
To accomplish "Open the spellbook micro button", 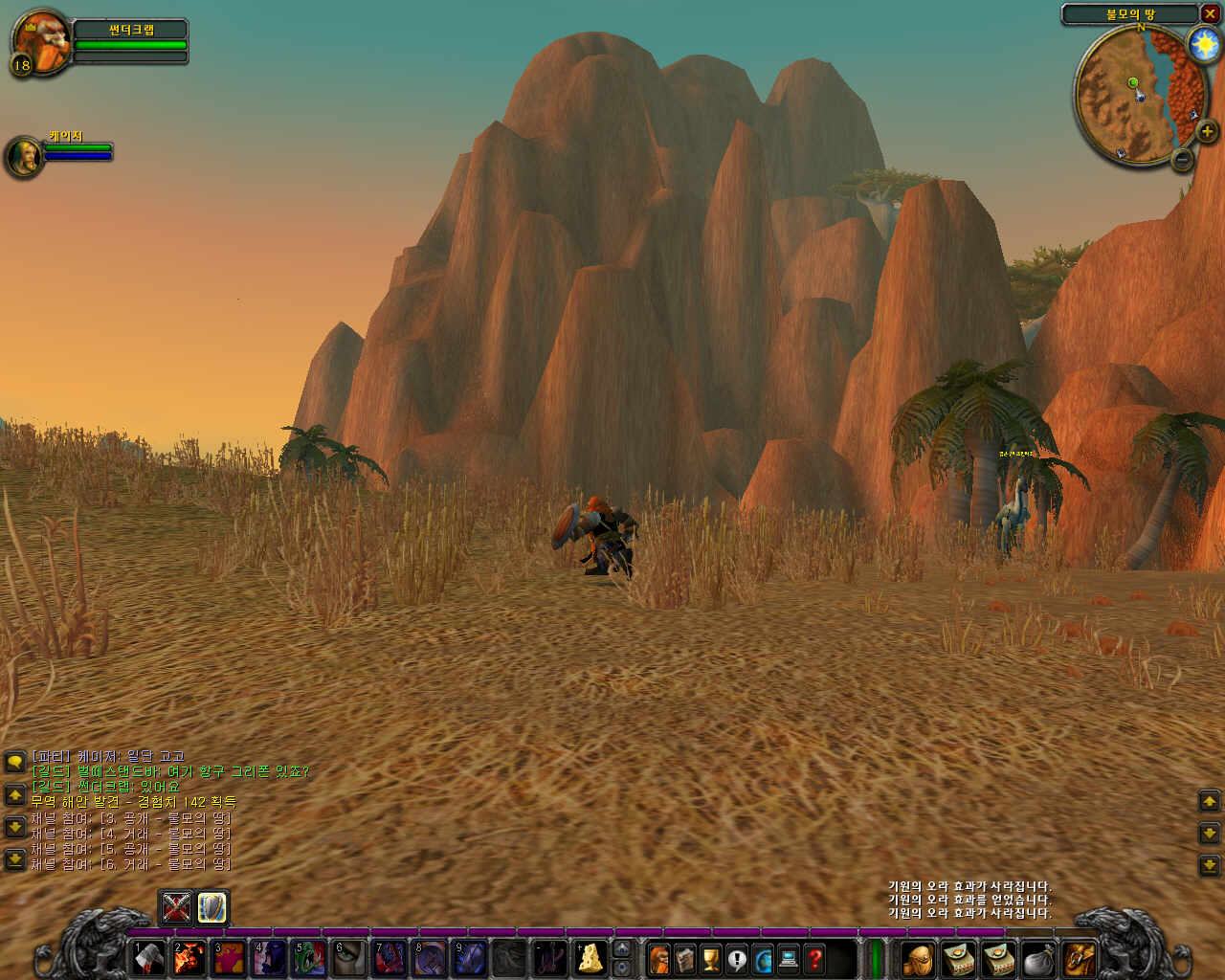I will tap(685, 958).
